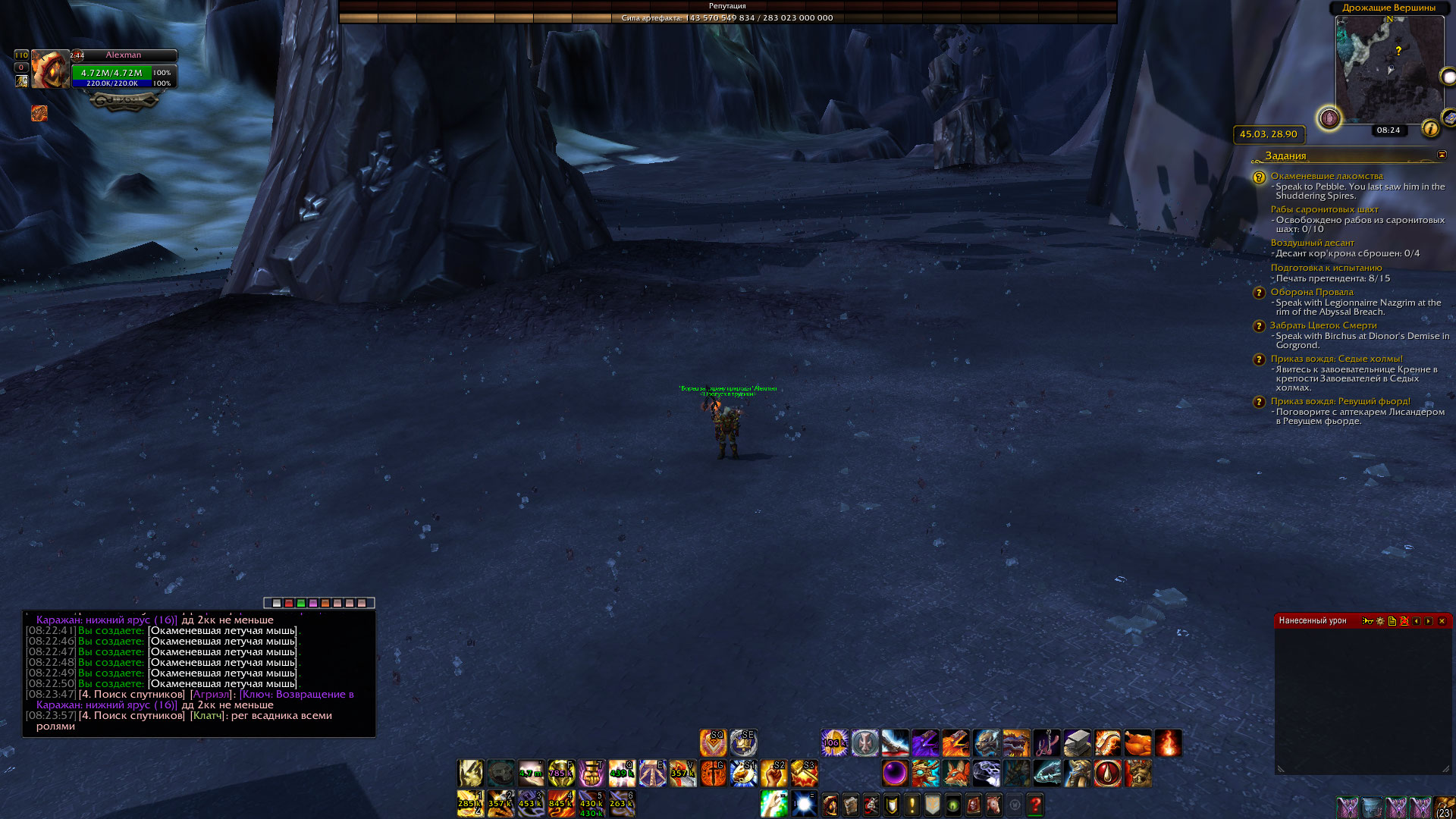Close the damage meter window
Viewport: 1456px width, 819px height.
(x=1442, y=621)
